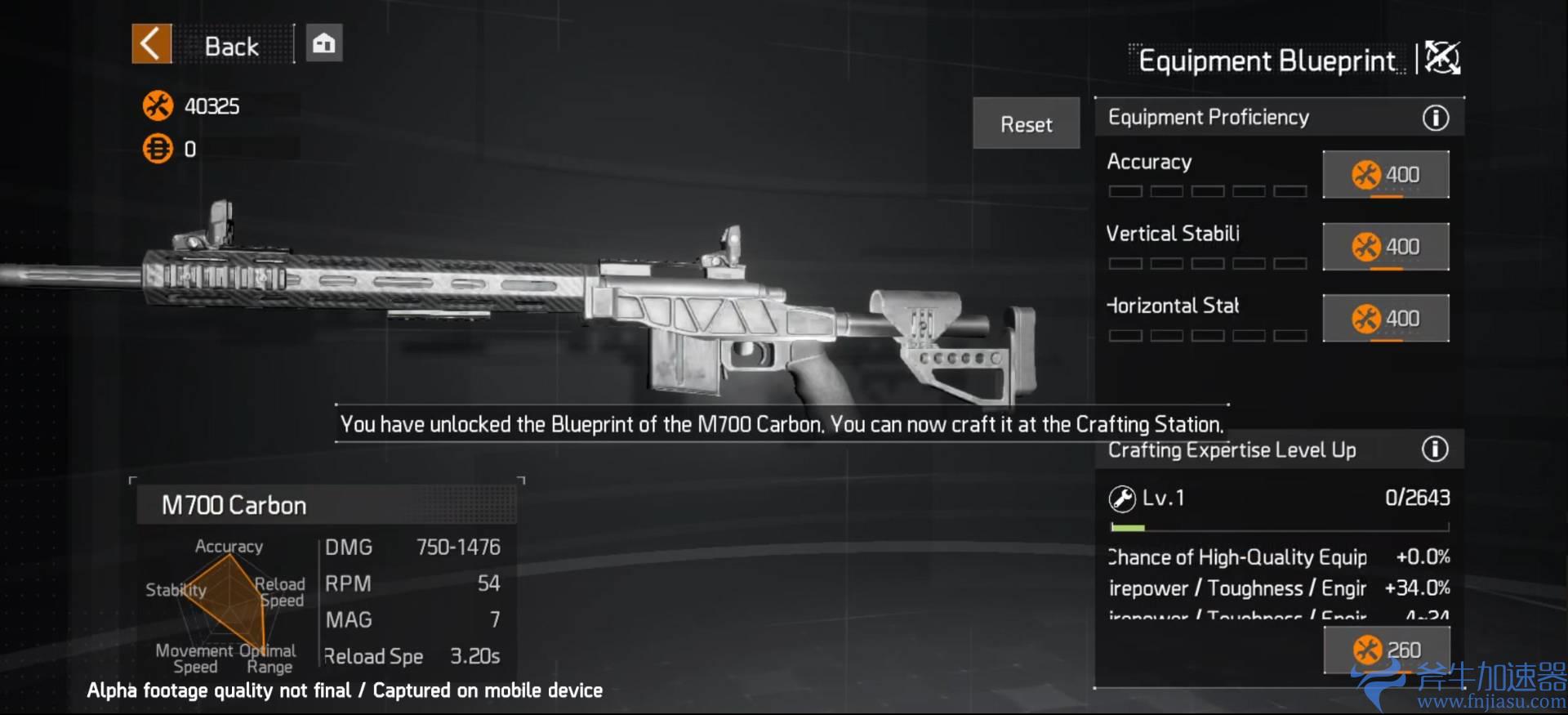Show Crafting Expertise Level Up info

point(1435,449)
